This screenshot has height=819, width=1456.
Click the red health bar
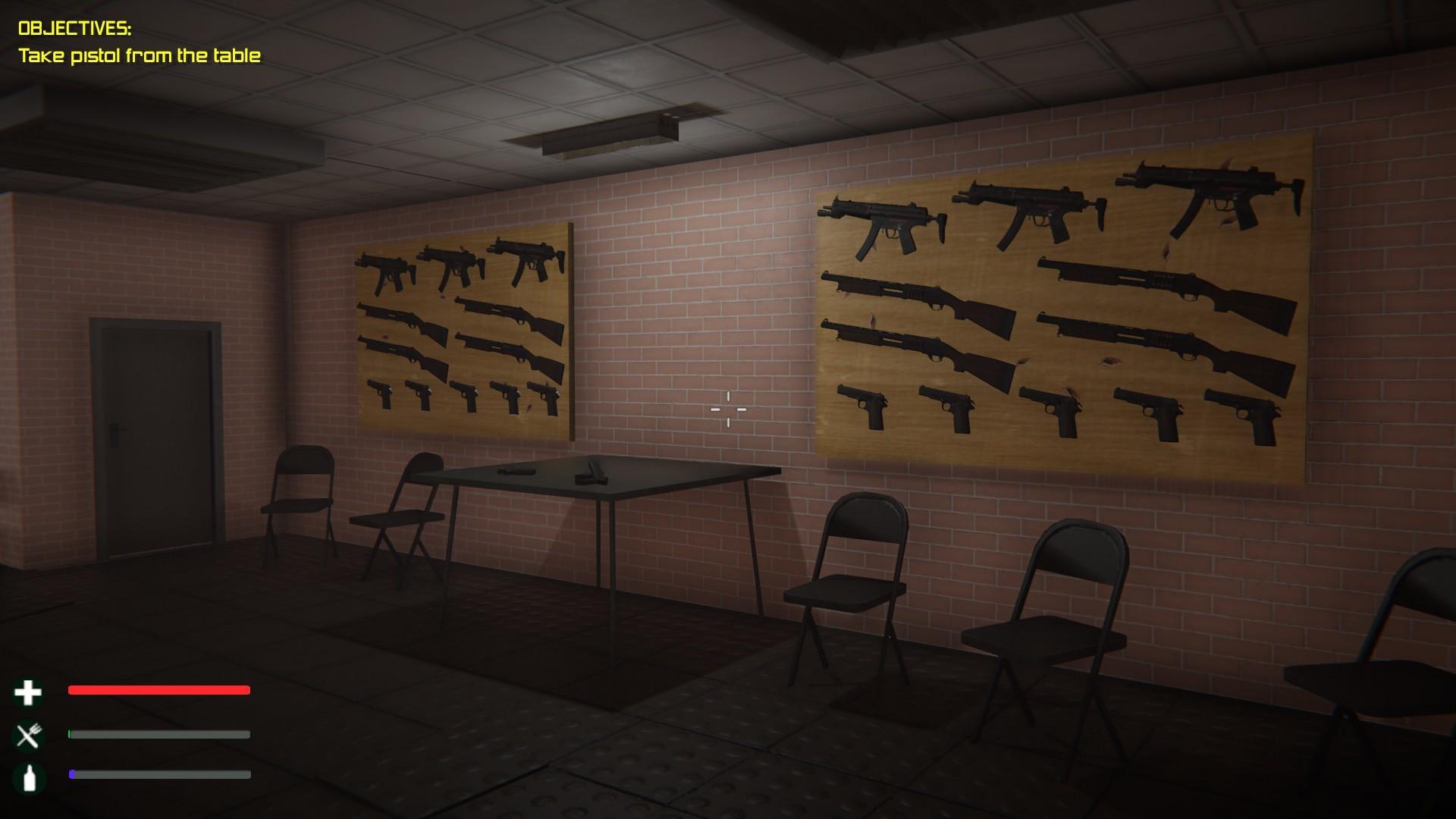(159, 690)
